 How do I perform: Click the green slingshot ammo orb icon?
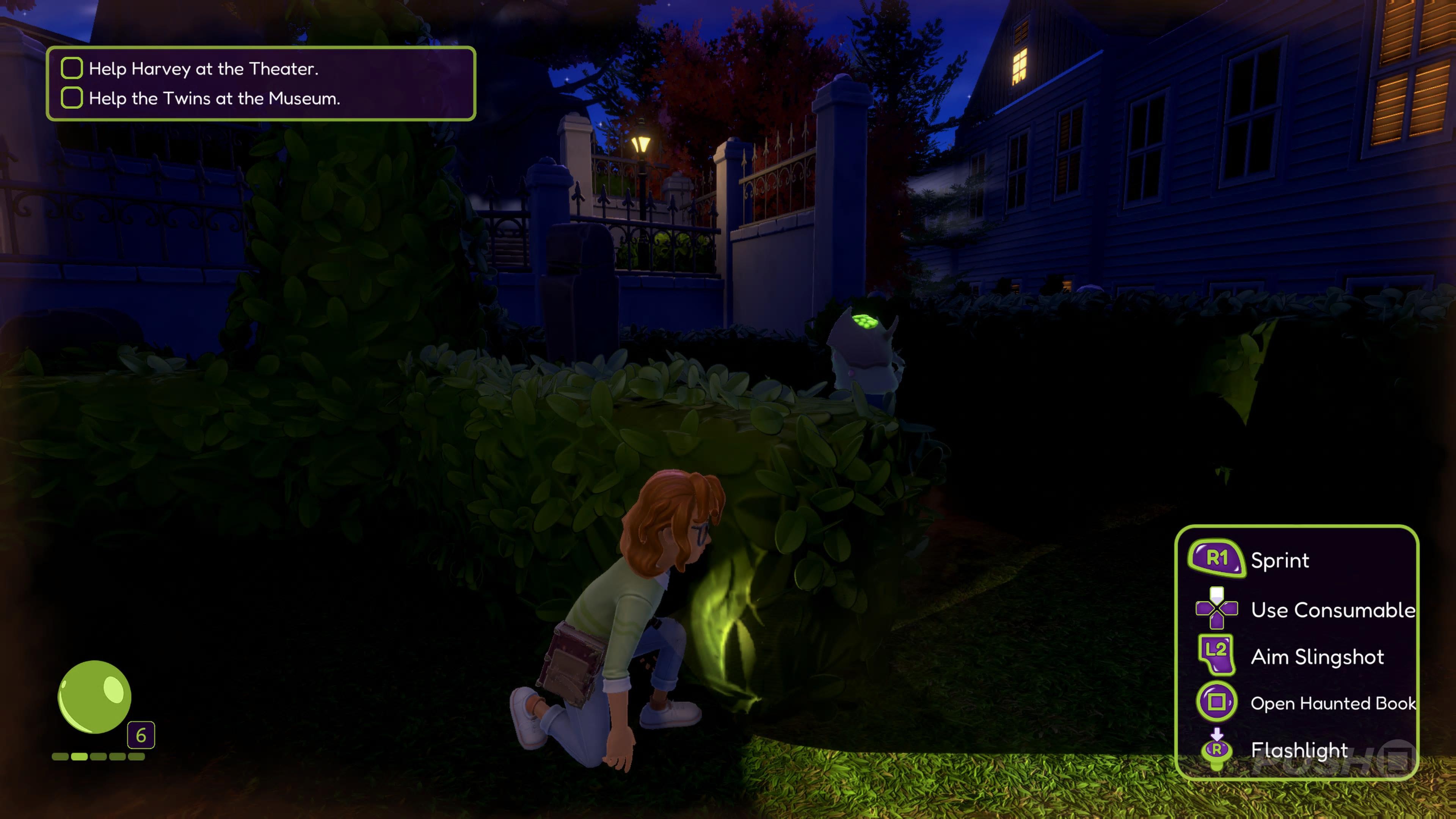pos(95,697)
